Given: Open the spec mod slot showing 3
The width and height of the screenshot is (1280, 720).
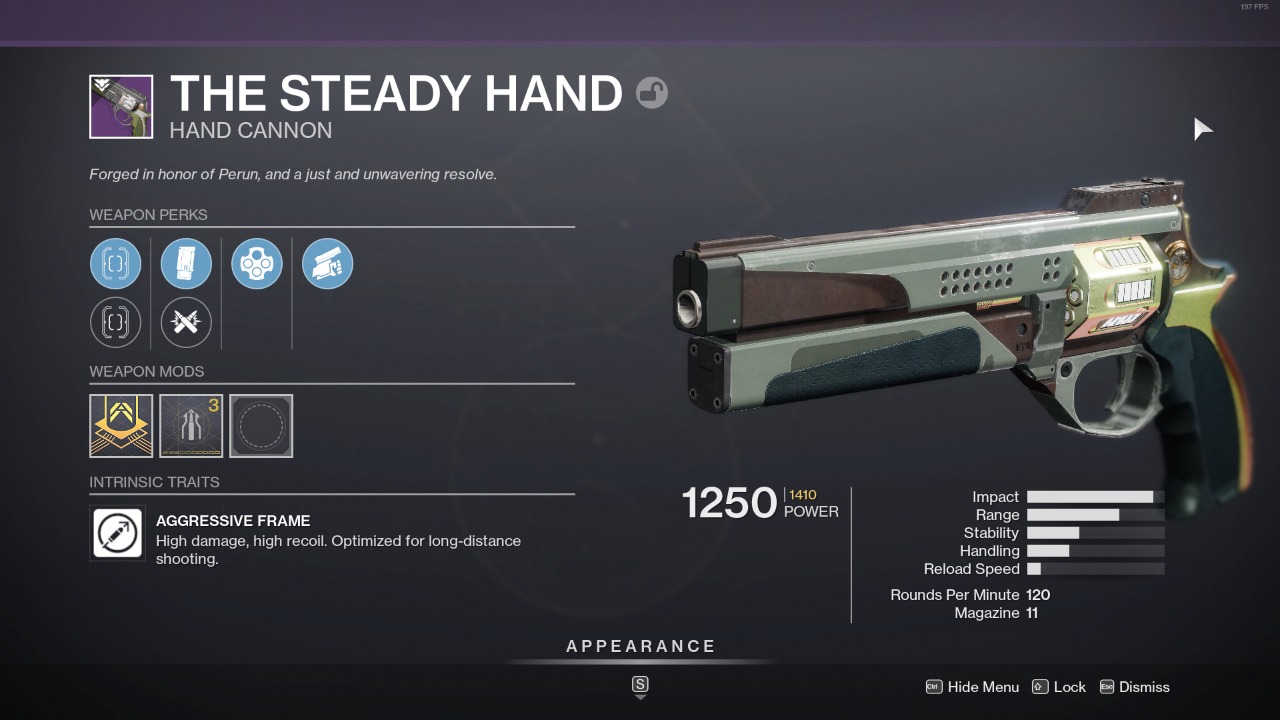Looking at the screenshot, I should pyautogui.click(x=190, y=425).
